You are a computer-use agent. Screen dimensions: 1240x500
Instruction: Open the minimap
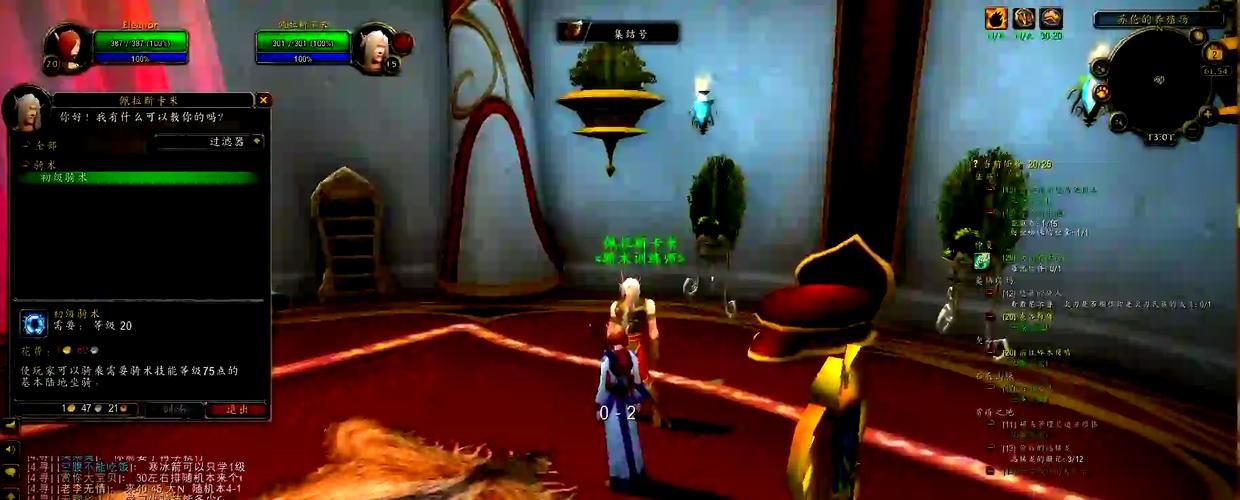pos(1160,78)
